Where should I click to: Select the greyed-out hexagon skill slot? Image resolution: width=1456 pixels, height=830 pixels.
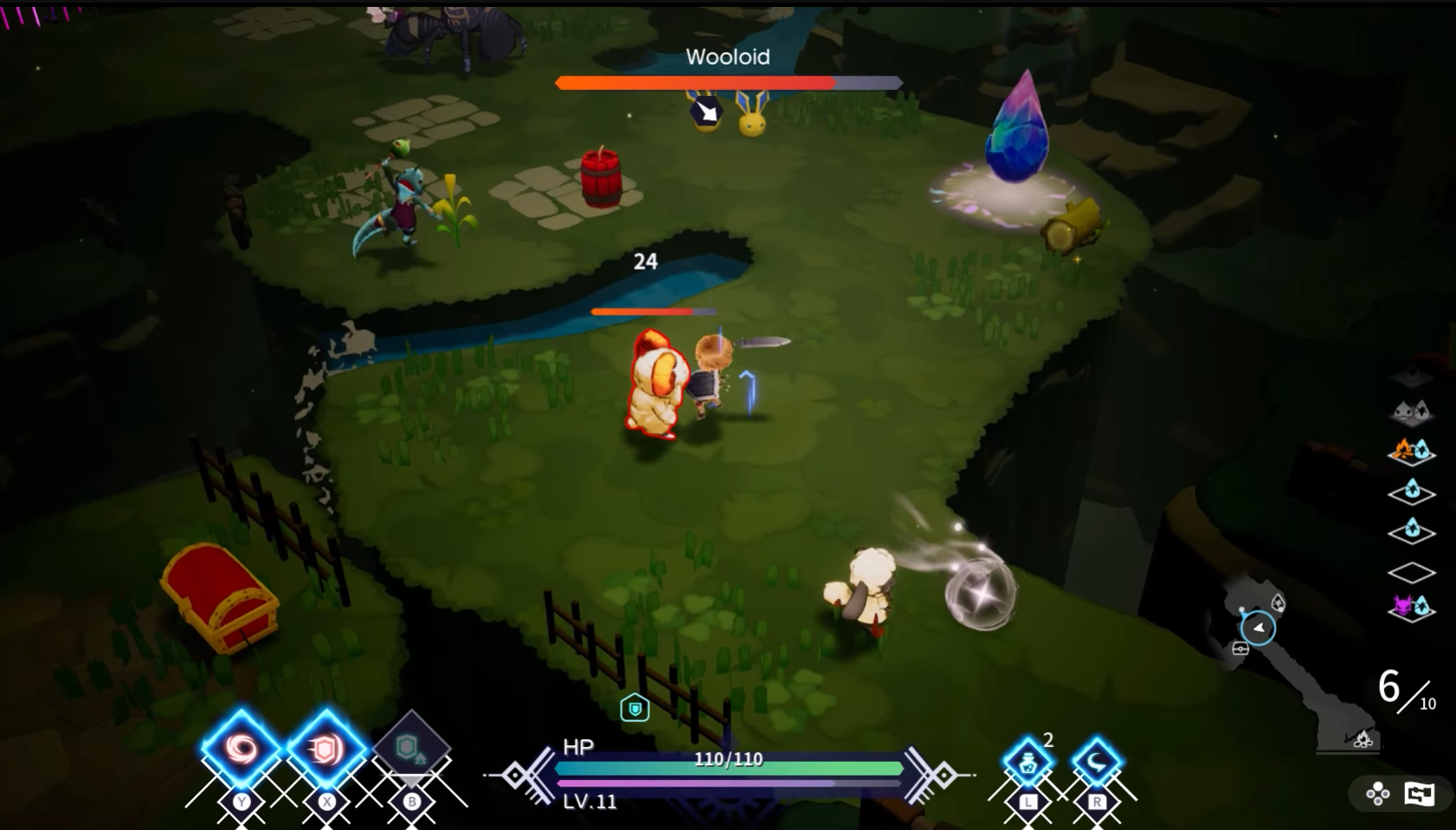(x=410, y=748)
